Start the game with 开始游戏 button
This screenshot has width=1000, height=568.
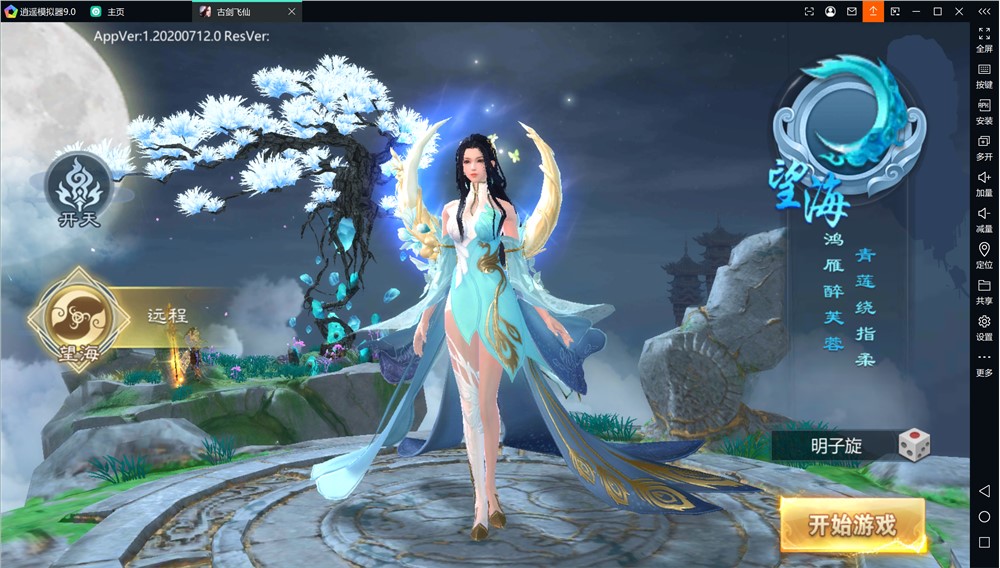click(x=852, y=524)
